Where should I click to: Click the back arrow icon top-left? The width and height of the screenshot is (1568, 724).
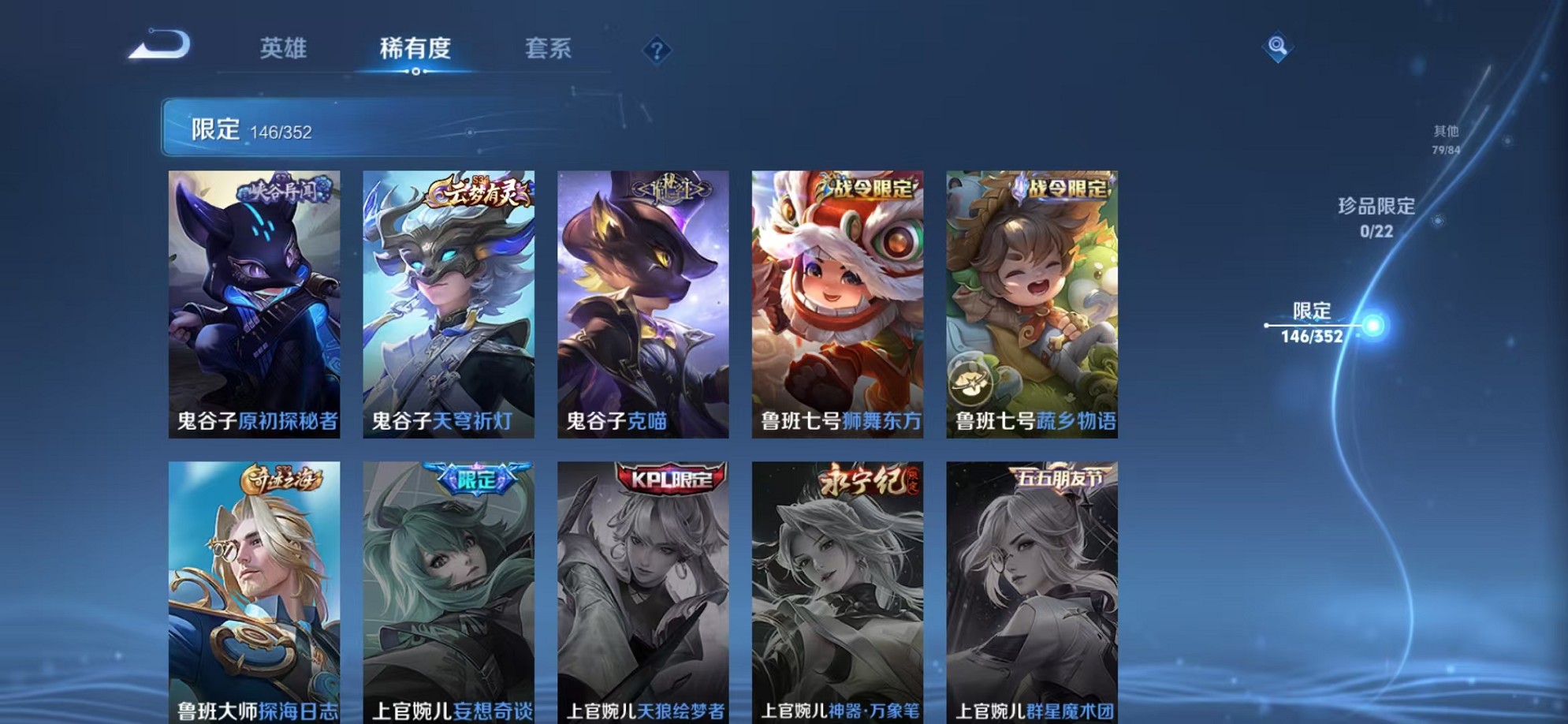[x=158, y=45]
